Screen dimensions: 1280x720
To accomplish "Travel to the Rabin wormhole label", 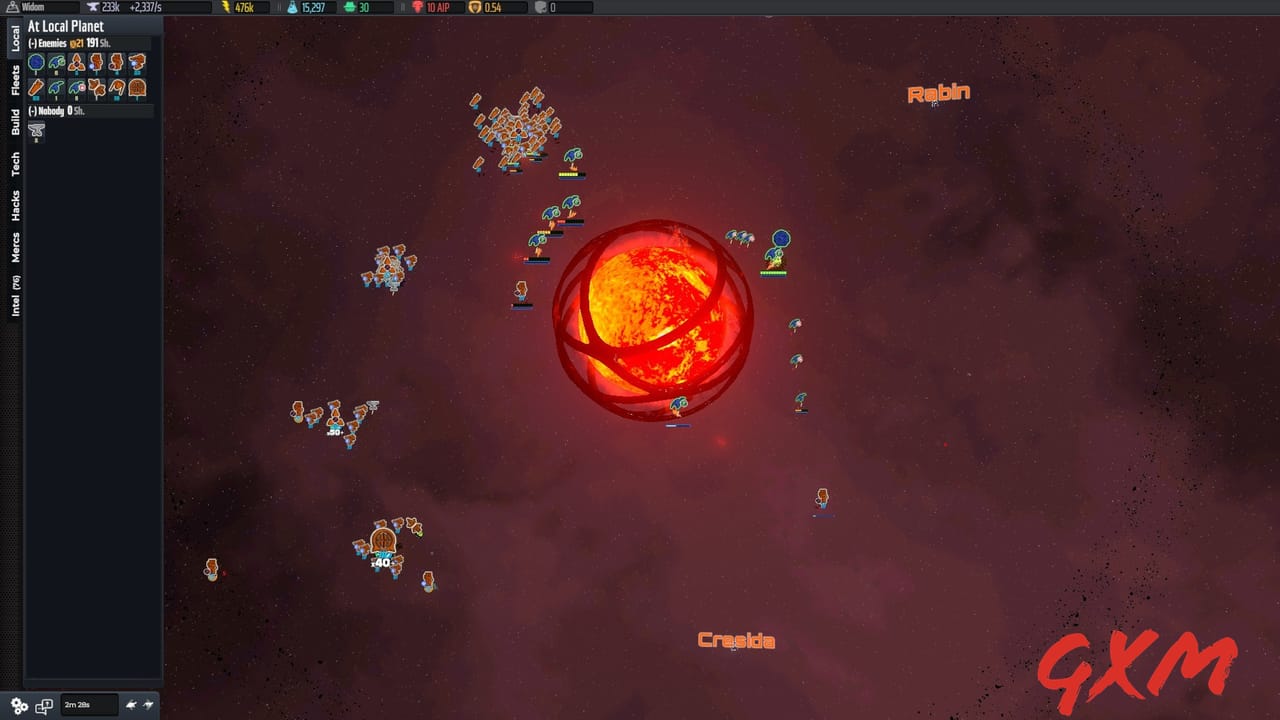I will coord(938,93).
